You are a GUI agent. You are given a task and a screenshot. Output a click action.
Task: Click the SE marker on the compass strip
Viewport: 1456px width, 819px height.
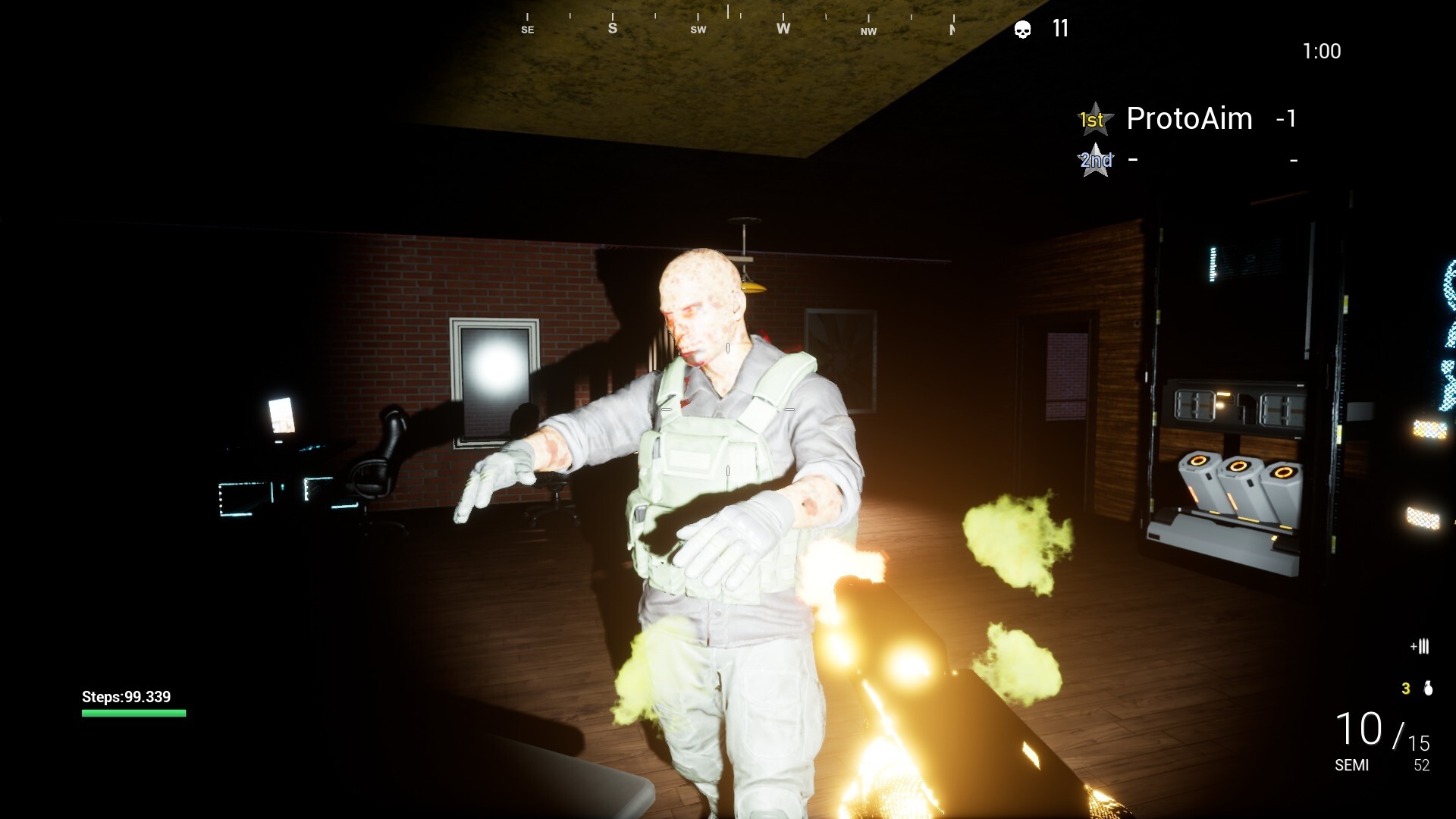[x=528, y=30]
